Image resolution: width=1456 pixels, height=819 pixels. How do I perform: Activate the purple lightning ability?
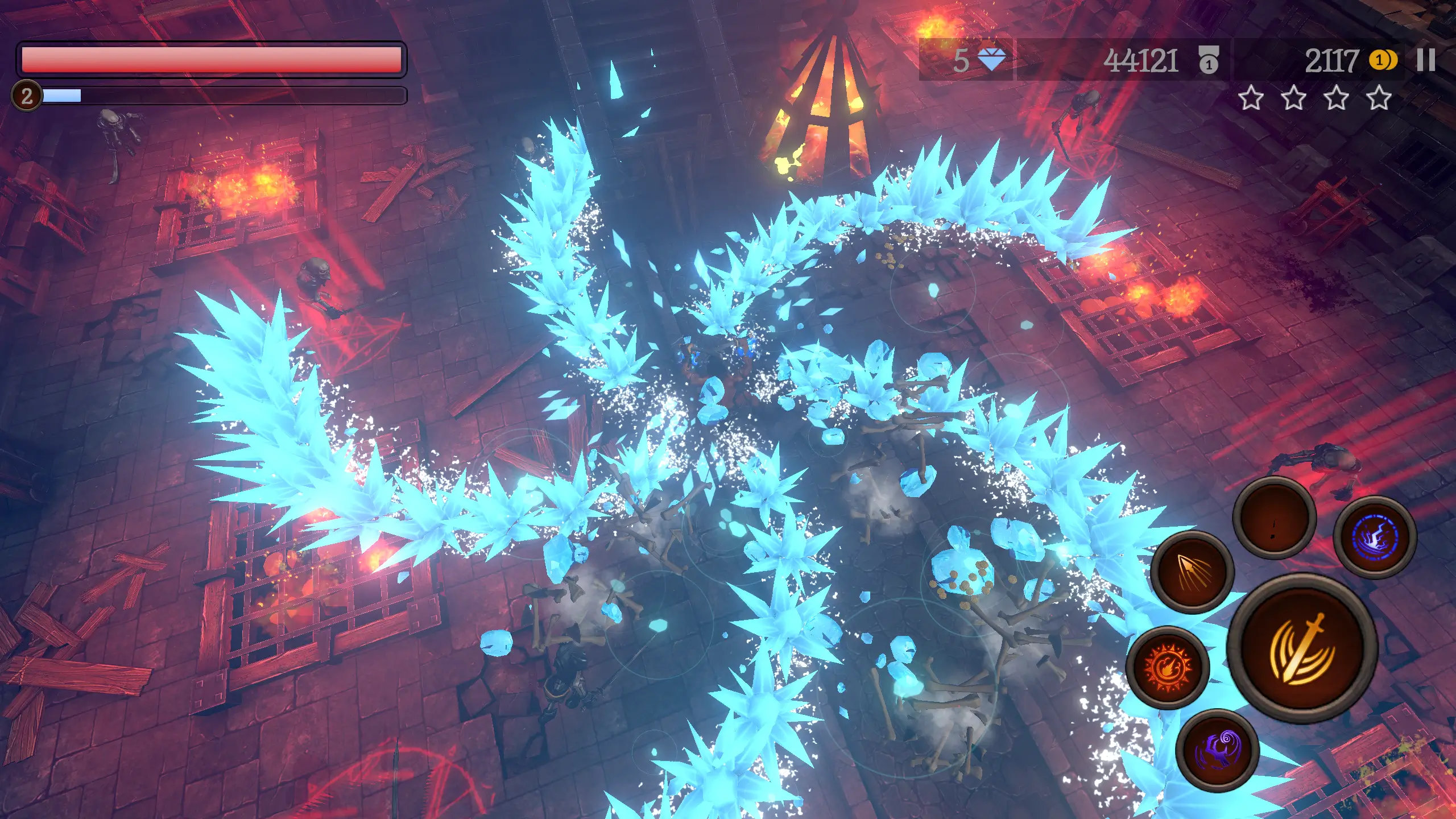1375,537
